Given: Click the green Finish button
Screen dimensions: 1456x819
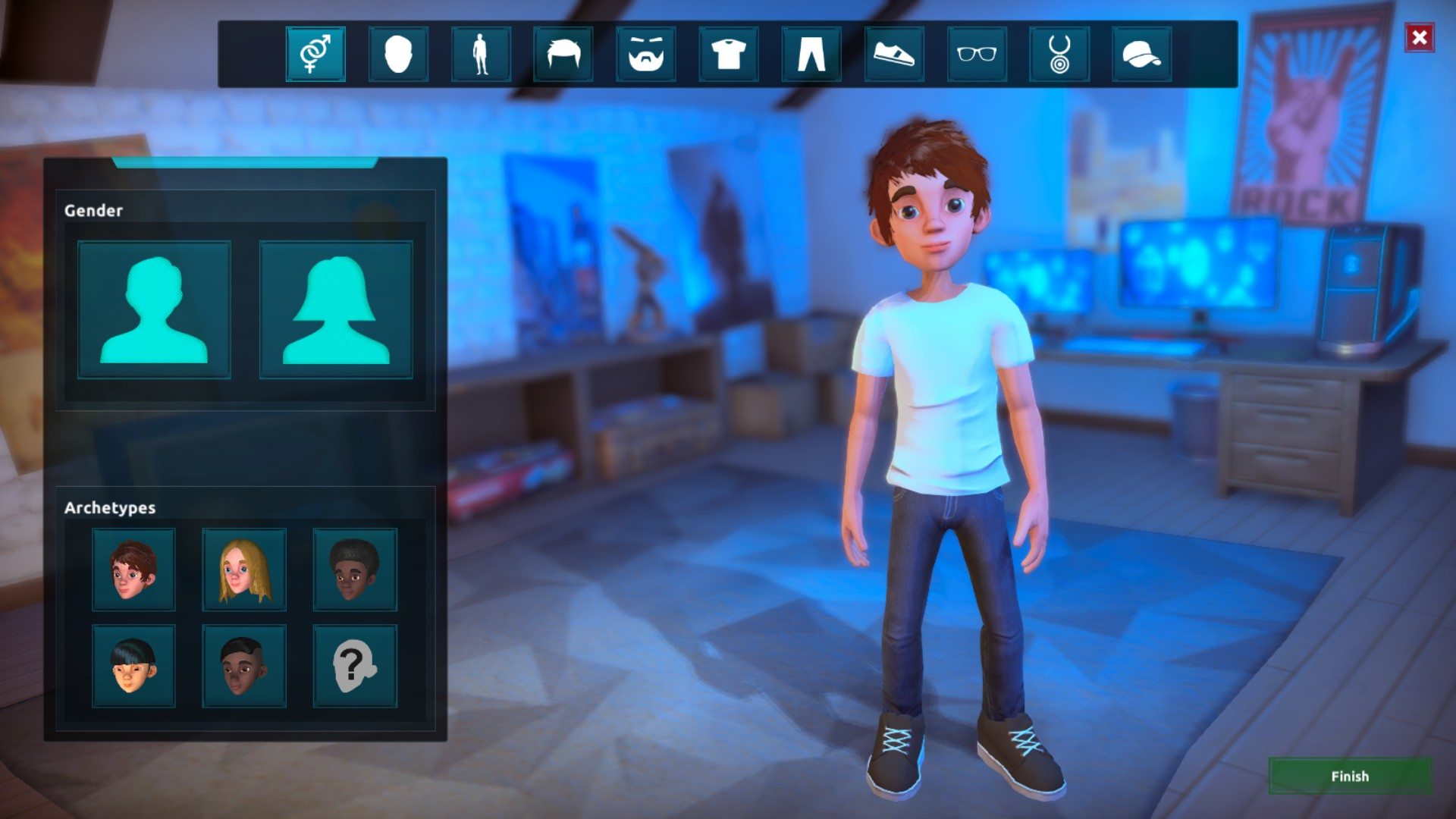Looking at the screenshot, I should [x=1350, y=776].
